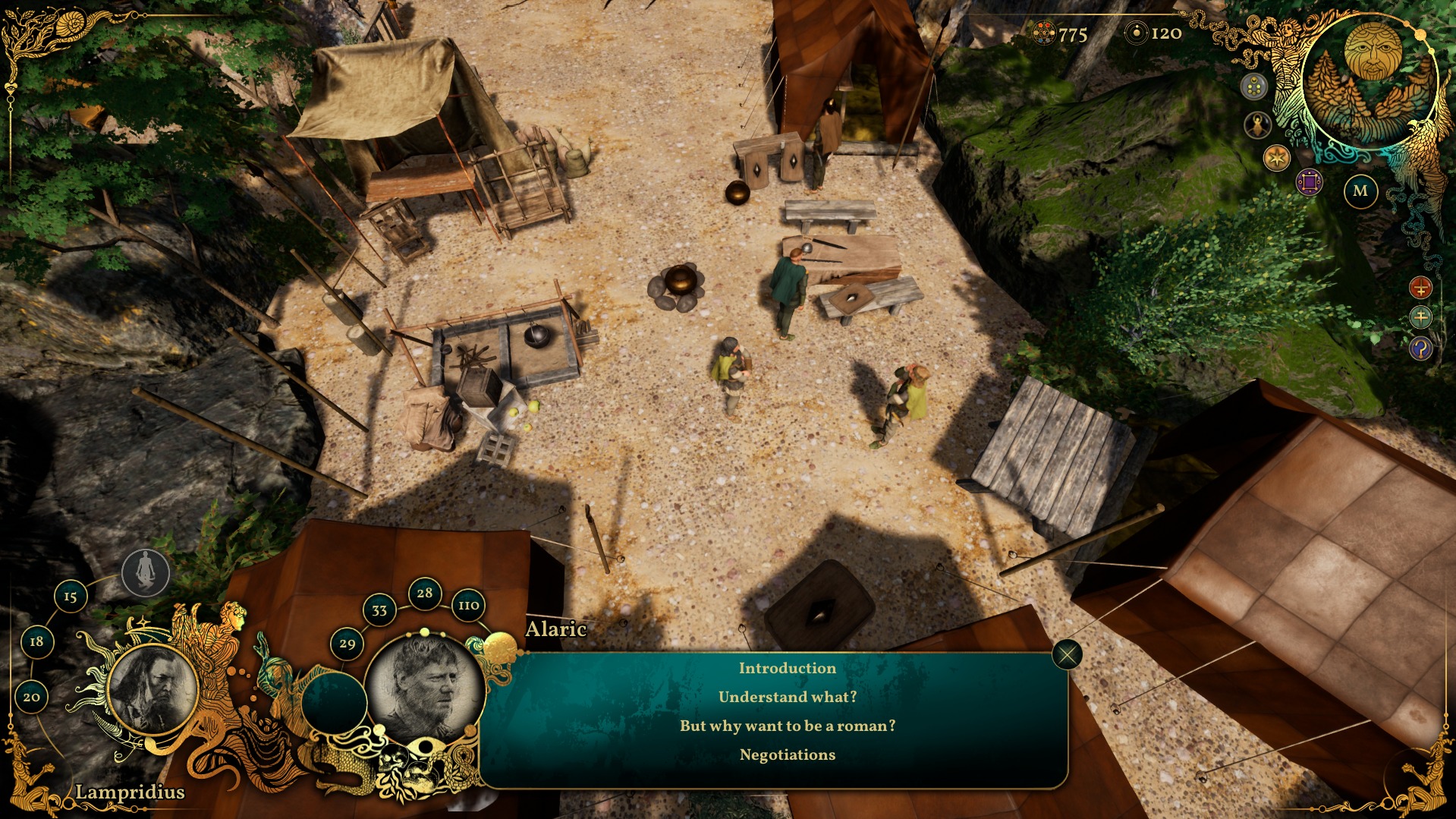Click the dark golden figure icon
Image resolution: width=1456 pixels, height=819 pixels.
click(x=1258, y=124)
